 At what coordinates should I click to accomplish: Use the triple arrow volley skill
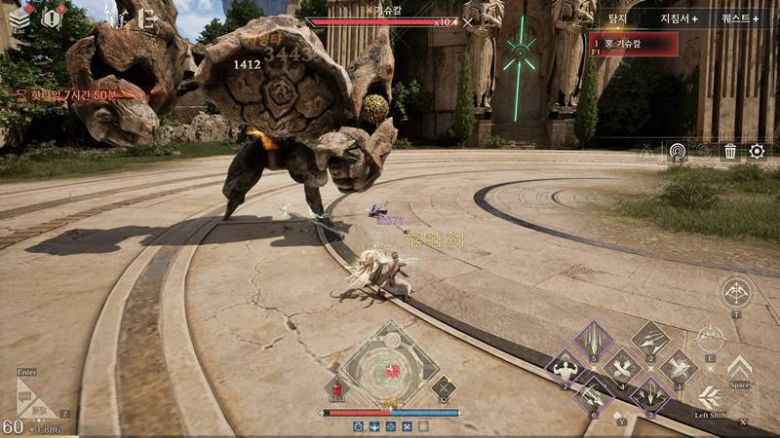(651, 340)
